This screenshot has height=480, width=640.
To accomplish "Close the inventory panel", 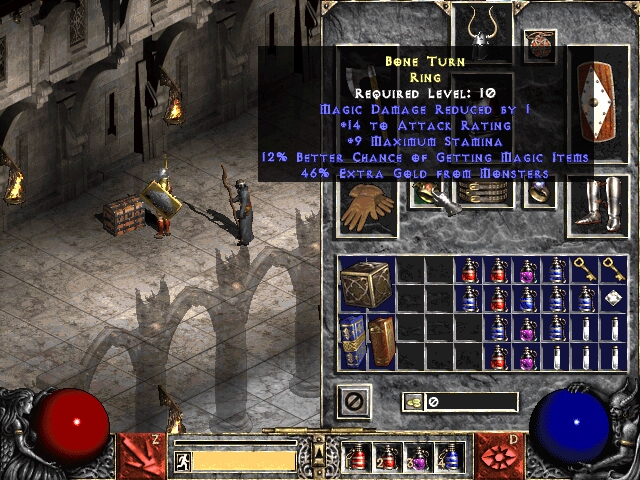I will coord(353,402).
